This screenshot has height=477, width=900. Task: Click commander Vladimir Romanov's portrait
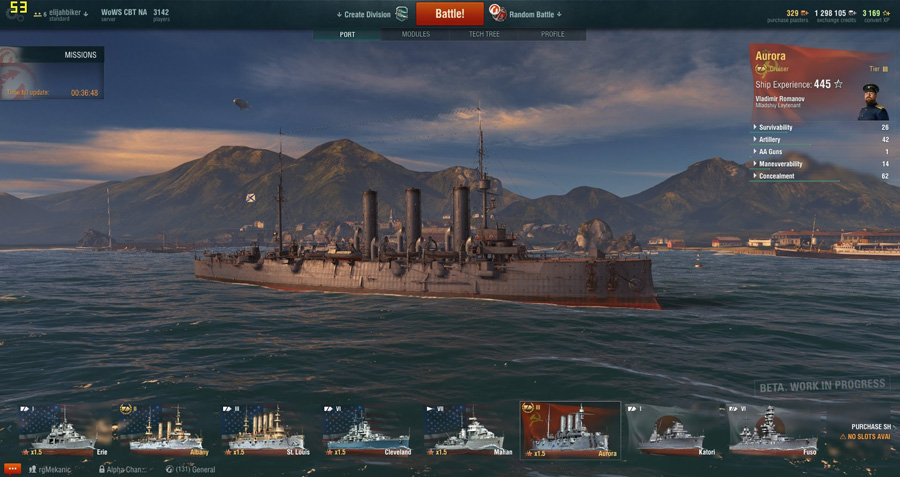[872, 101]
